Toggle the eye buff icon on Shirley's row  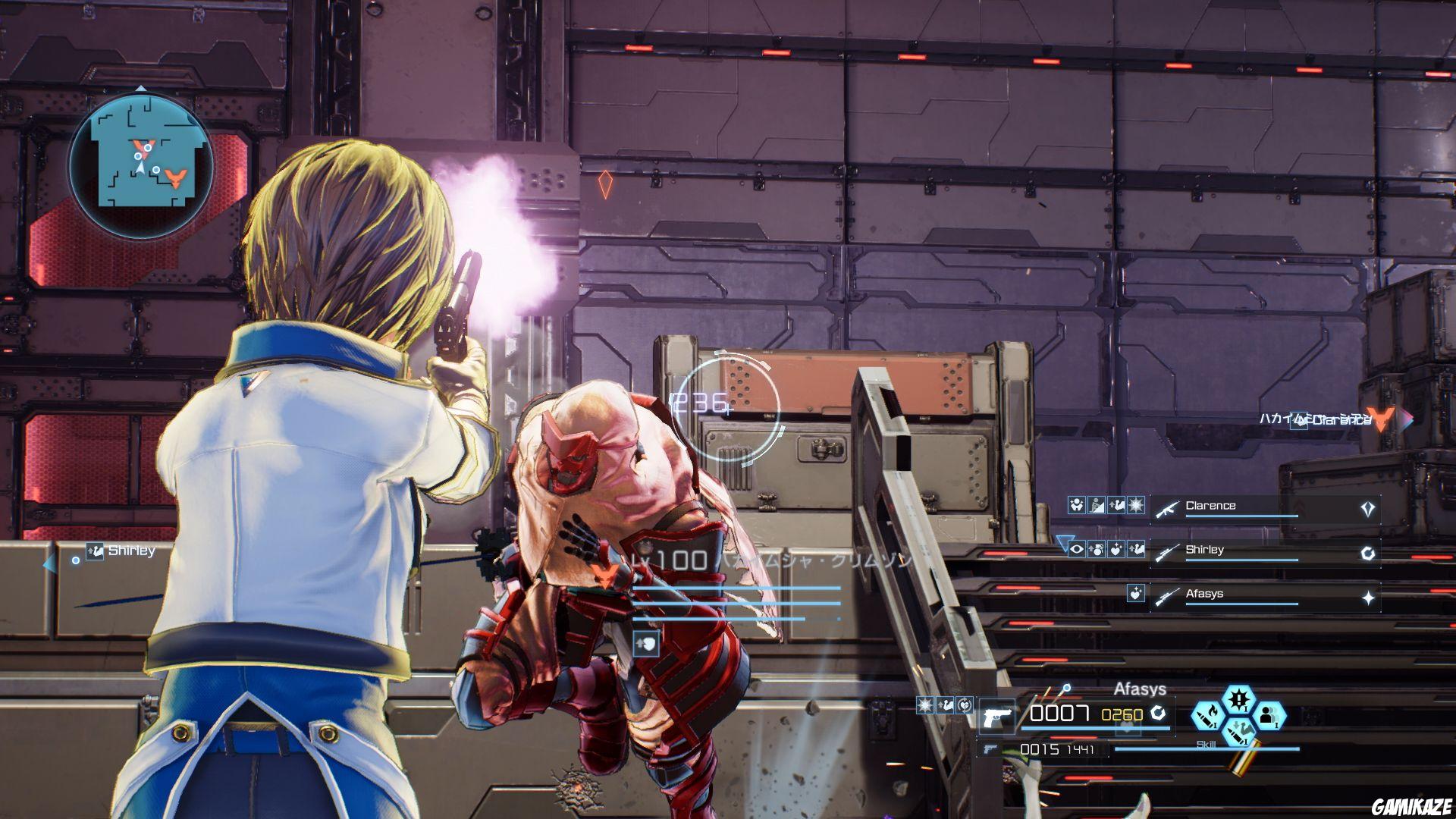pos(1077,551)
